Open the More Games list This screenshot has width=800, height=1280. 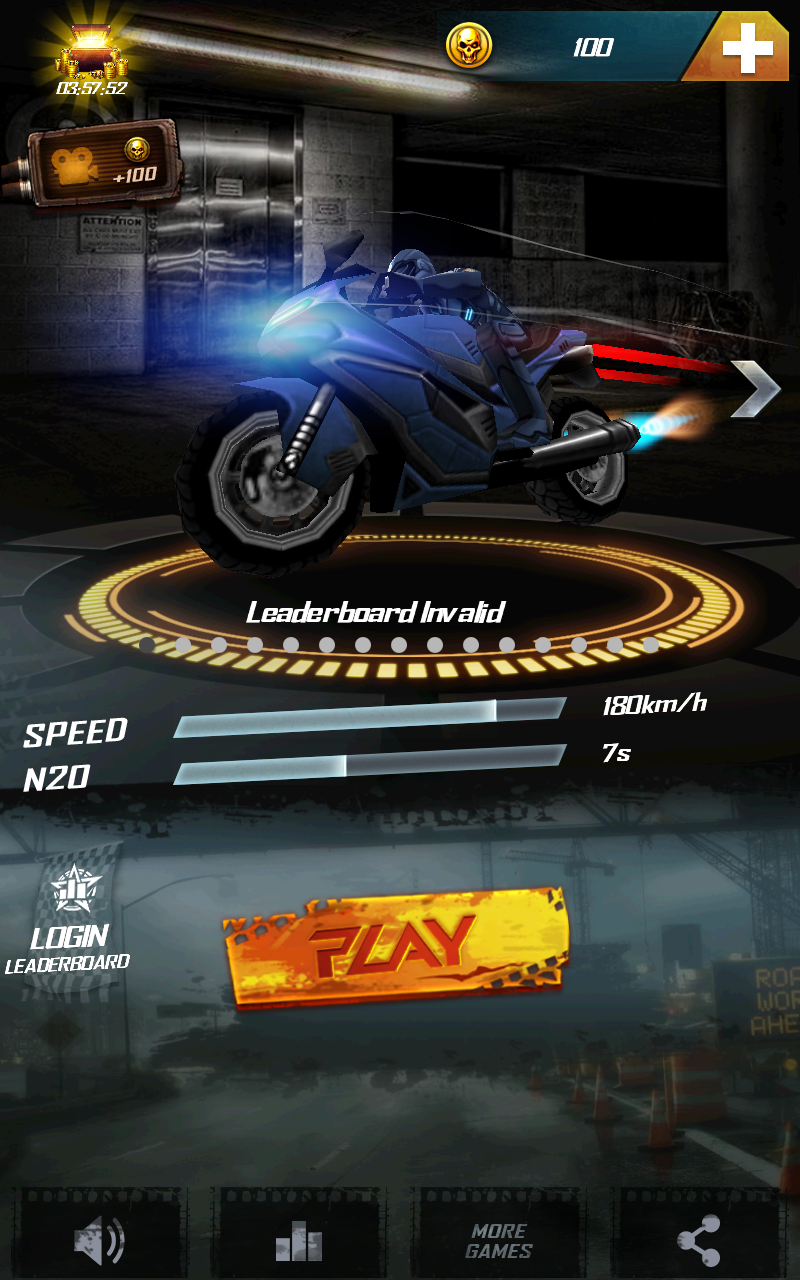click(x=499, y=1241)
